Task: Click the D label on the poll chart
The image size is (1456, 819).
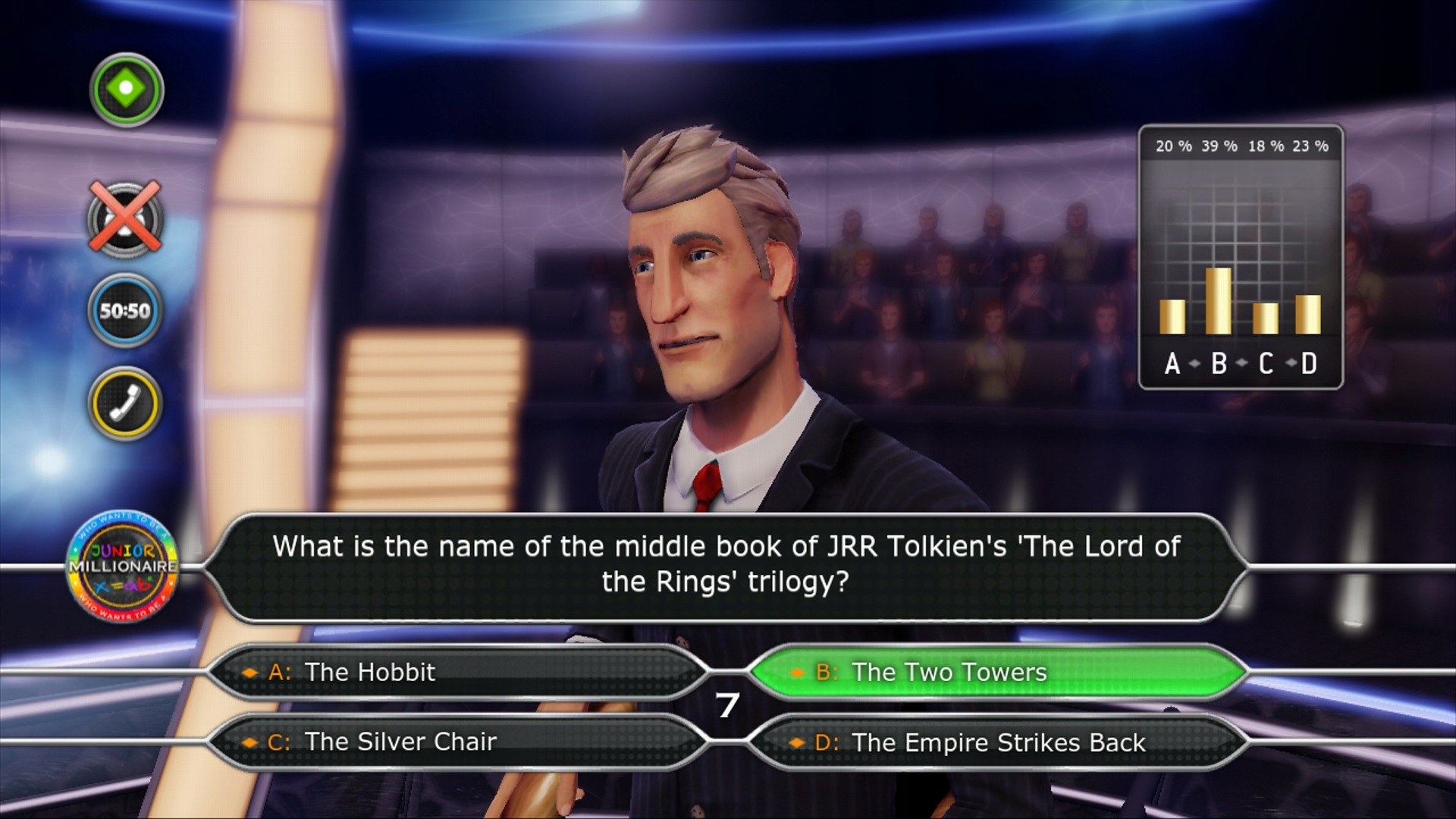Action: click(x=1308, y=364)
